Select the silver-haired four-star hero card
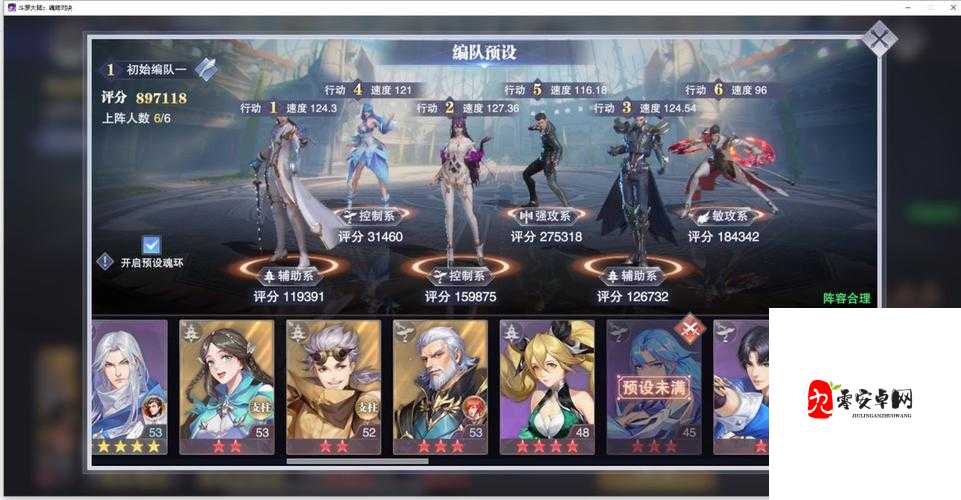 (129, 387)
